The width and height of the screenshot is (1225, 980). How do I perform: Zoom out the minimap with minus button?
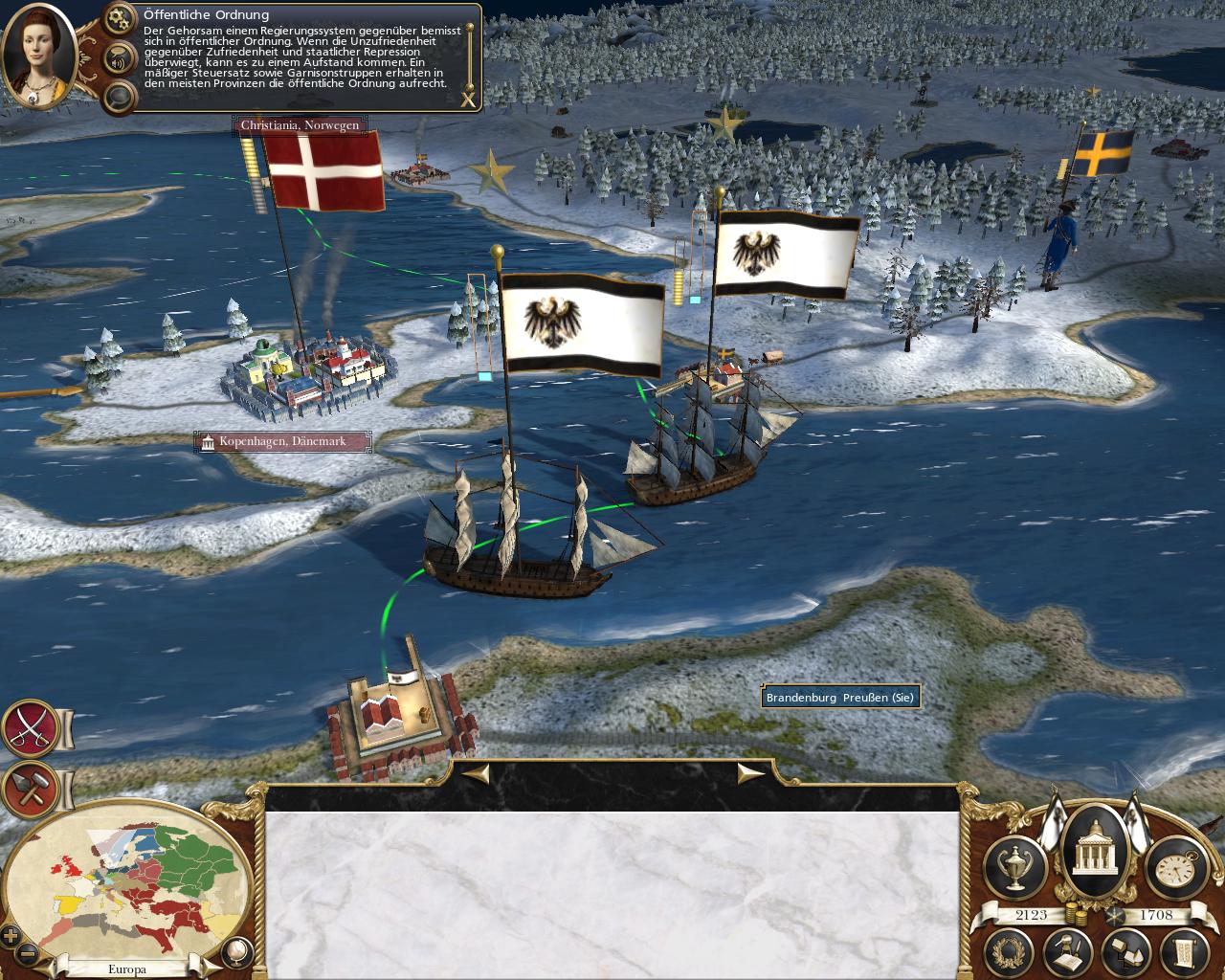(29, 953)
